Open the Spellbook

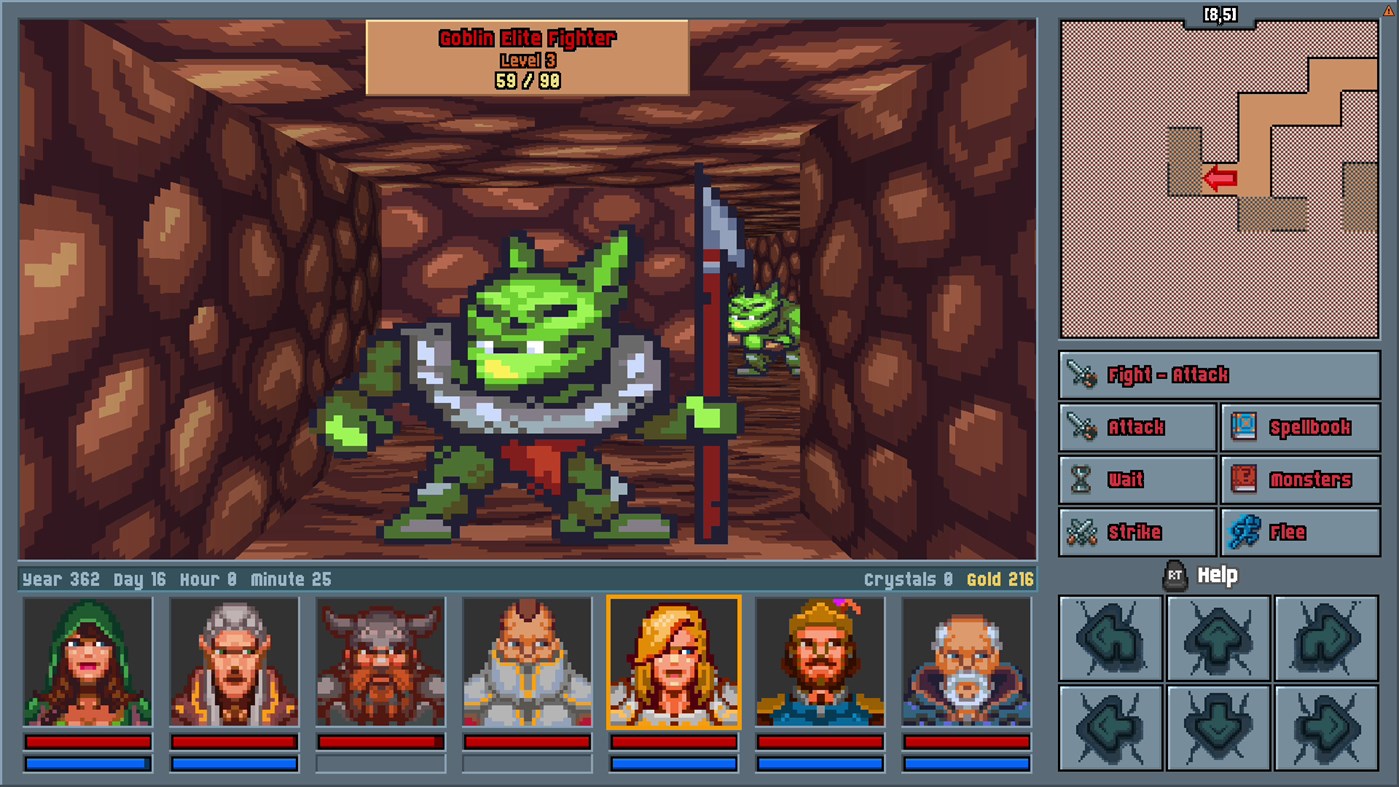(1300, 427)
